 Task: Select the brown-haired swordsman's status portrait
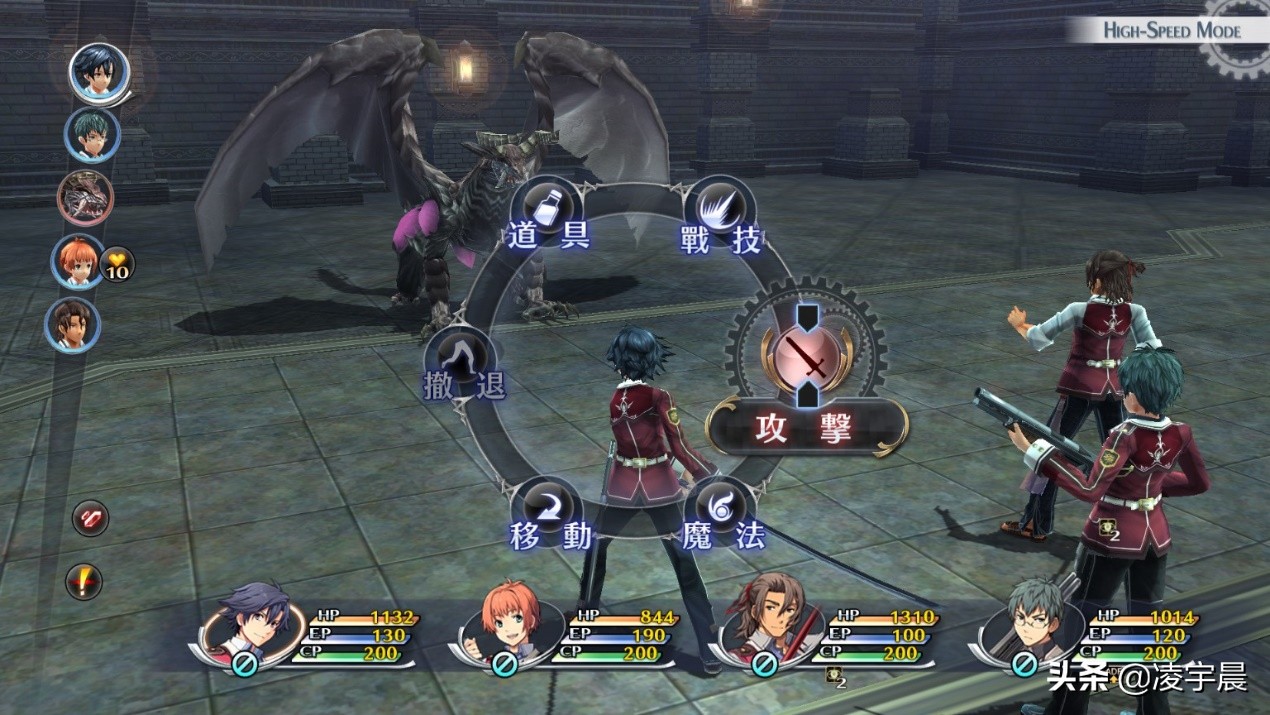click(x=765, y=624)
